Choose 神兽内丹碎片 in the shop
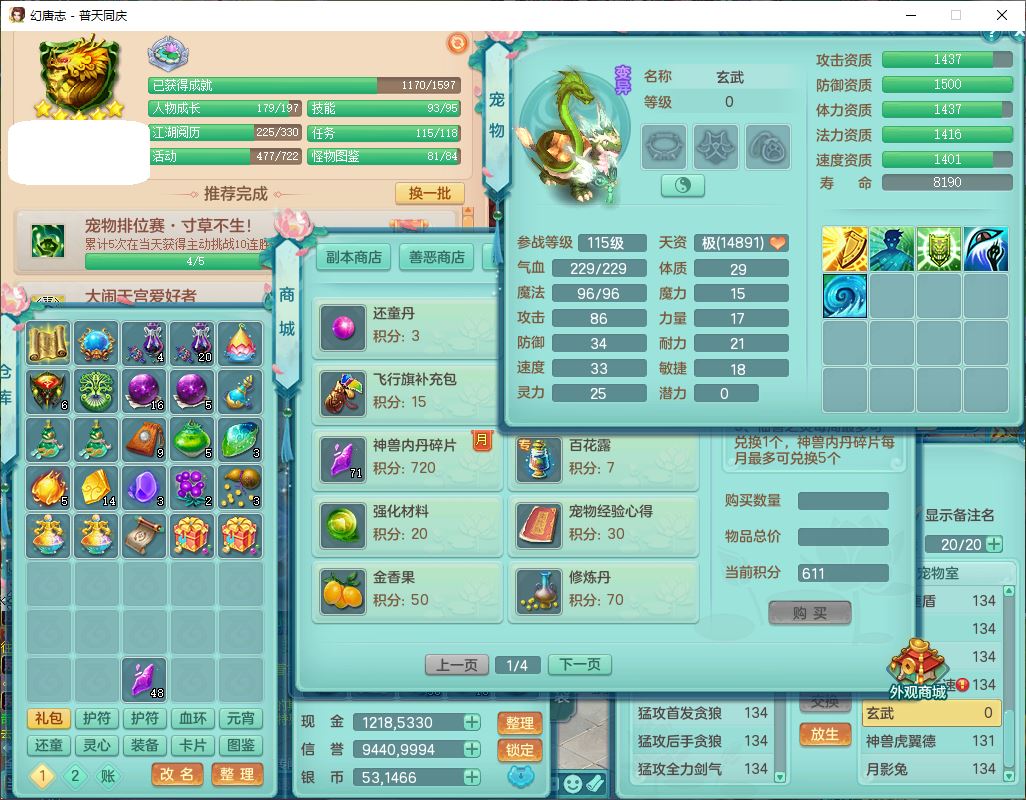The height and width of the screenshot is (800, 1026). click(x=405, y=457)
